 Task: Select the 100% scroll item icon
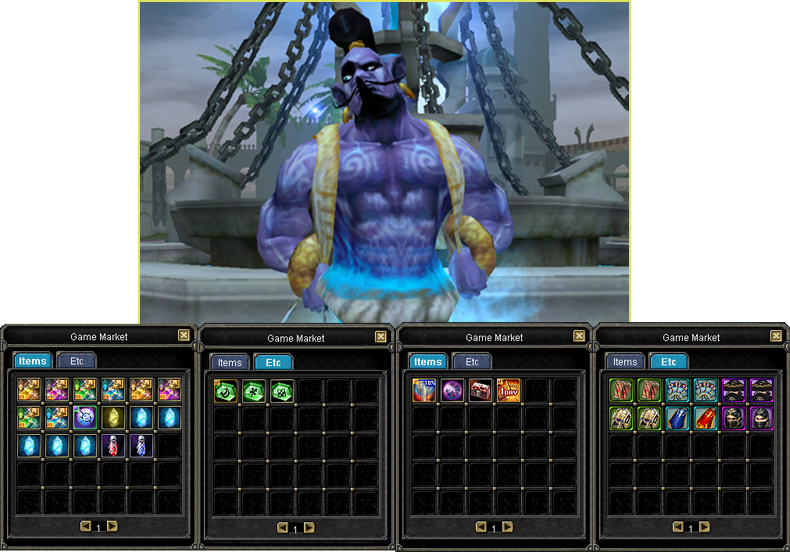click(x=424, y=390)
